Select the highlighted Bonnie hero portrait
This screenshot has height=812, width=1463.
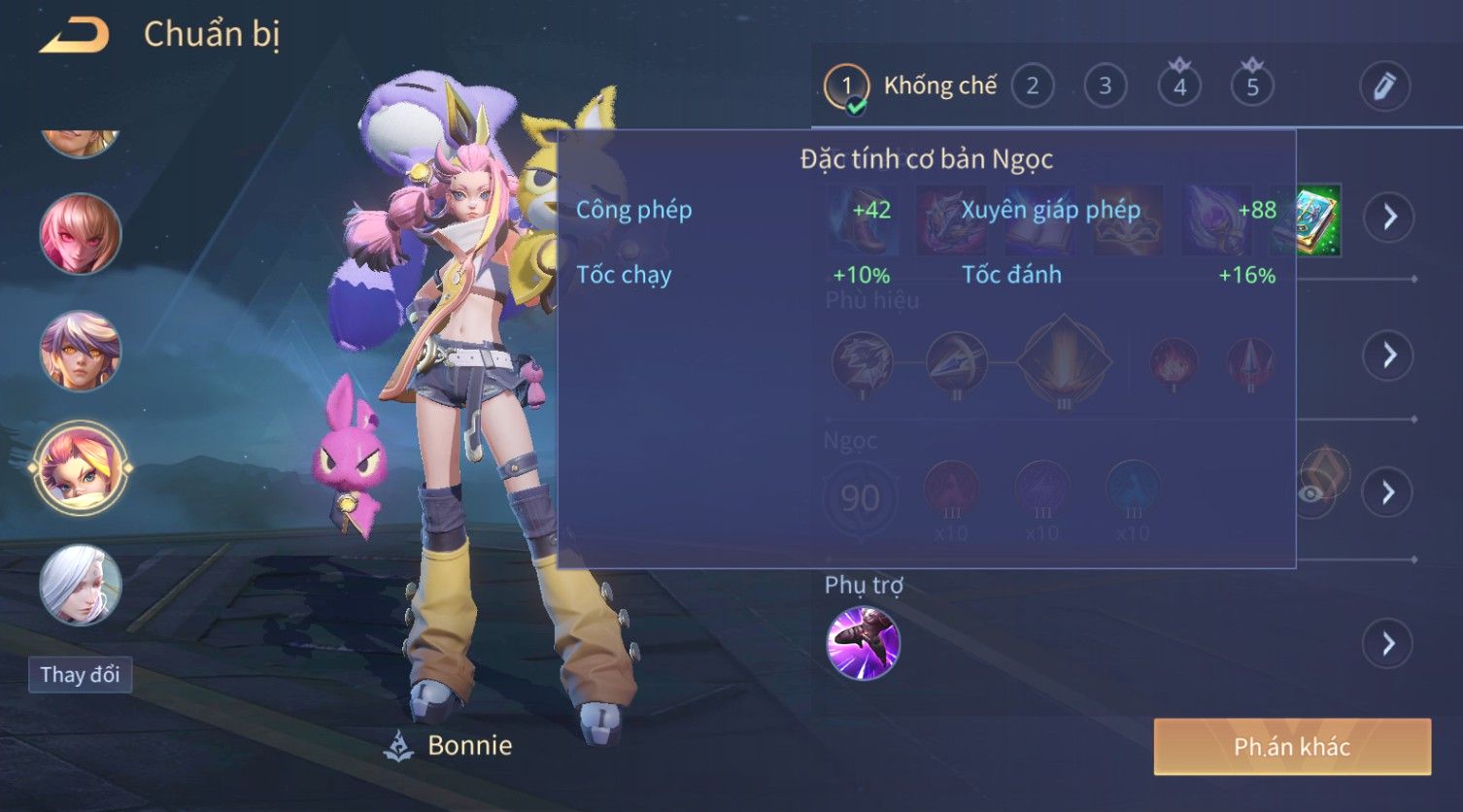coord(80,468)
